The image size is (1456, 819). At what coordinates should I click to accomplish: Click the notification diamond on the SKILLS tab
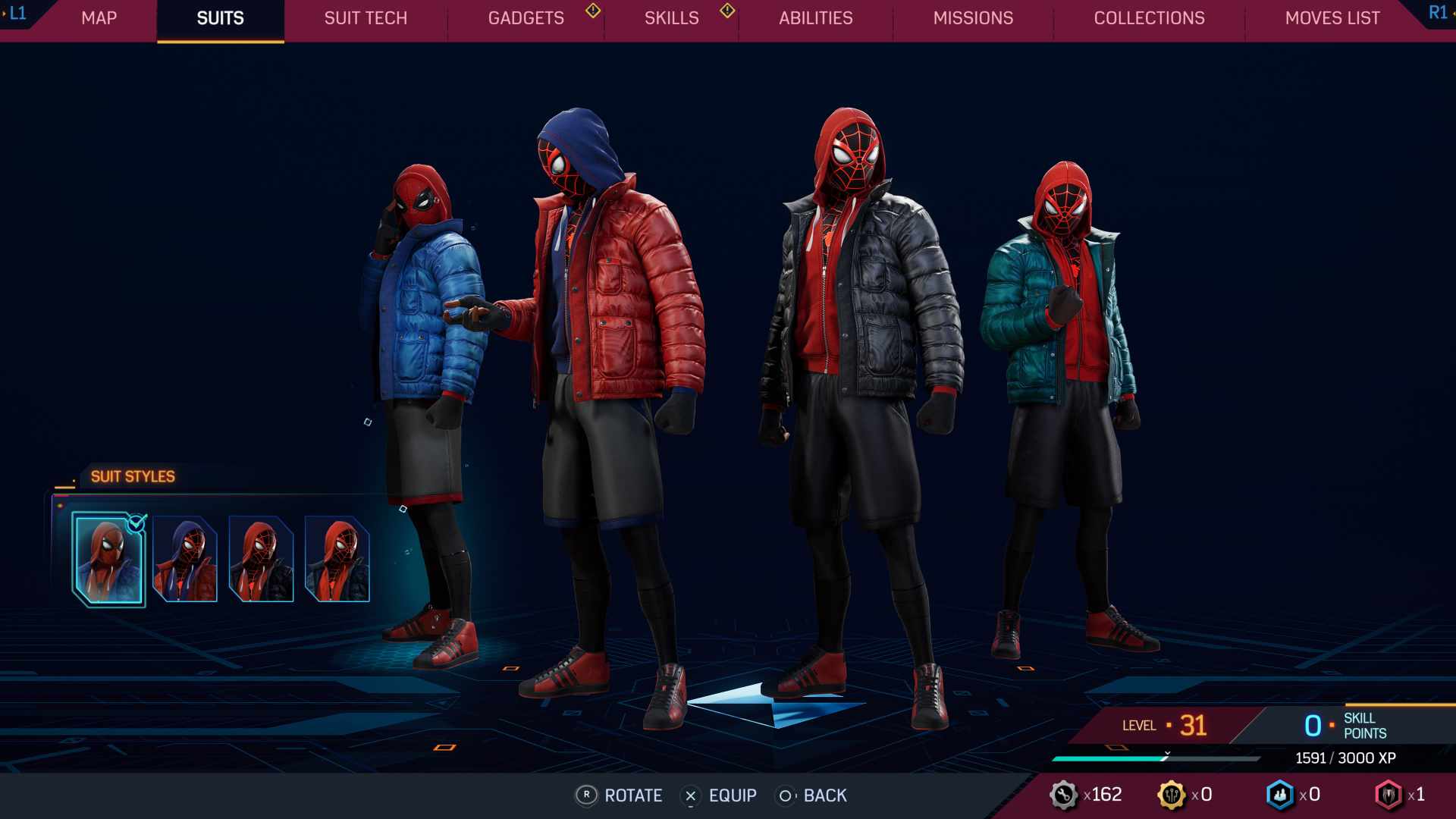726,12
